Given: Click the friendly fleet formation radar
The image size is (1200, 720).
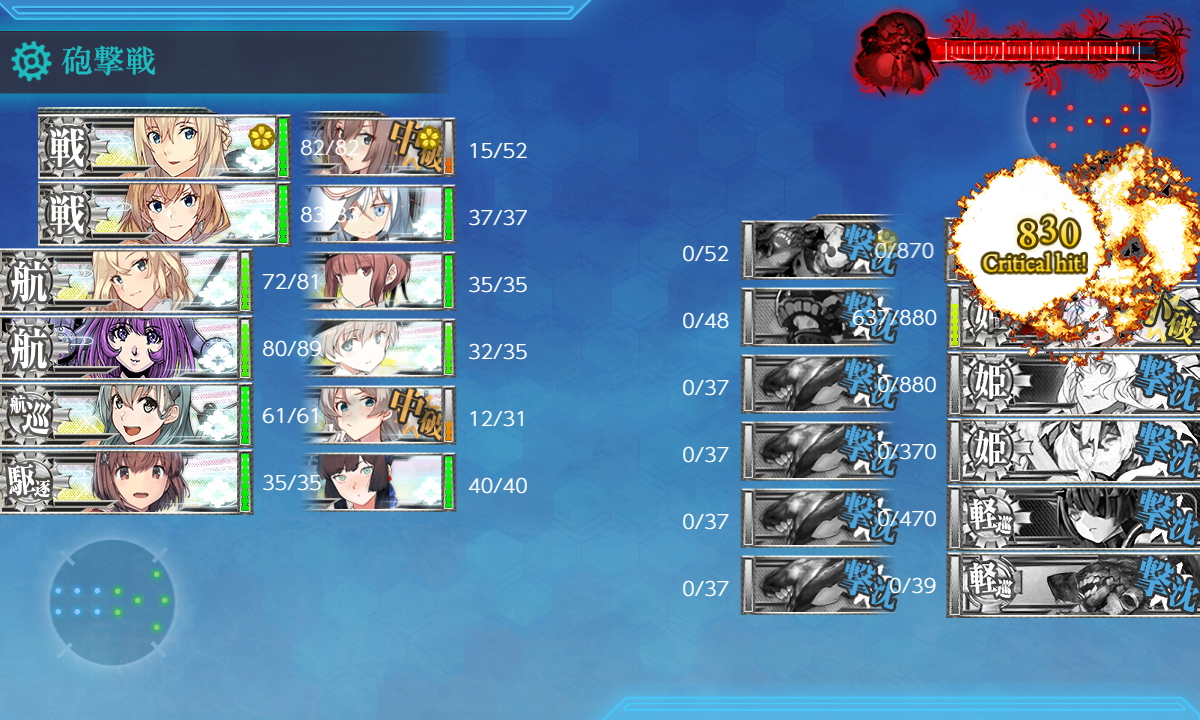Looking at the screenshot, I should tap(111, 602).
